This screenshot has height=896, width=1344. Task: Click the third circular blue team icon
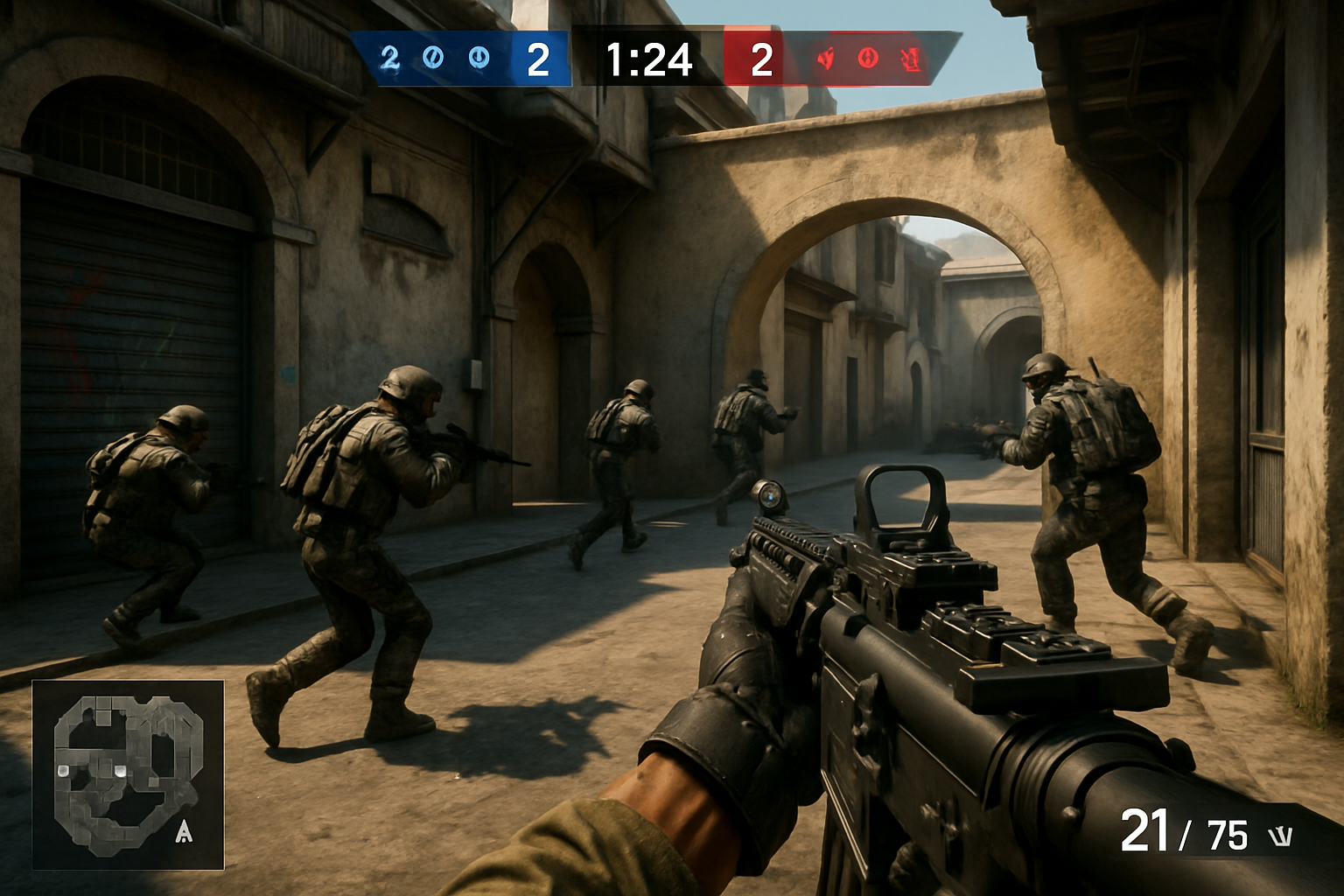(x=478, y=58)
